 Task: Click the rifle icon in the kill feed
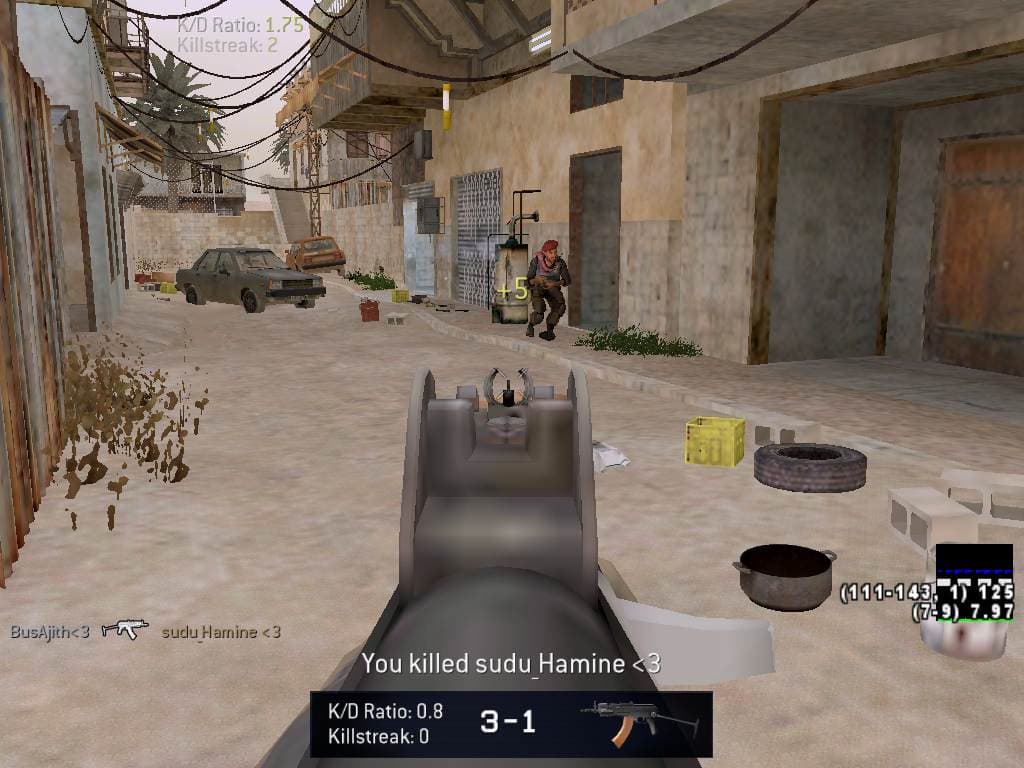tap(125, 629)
